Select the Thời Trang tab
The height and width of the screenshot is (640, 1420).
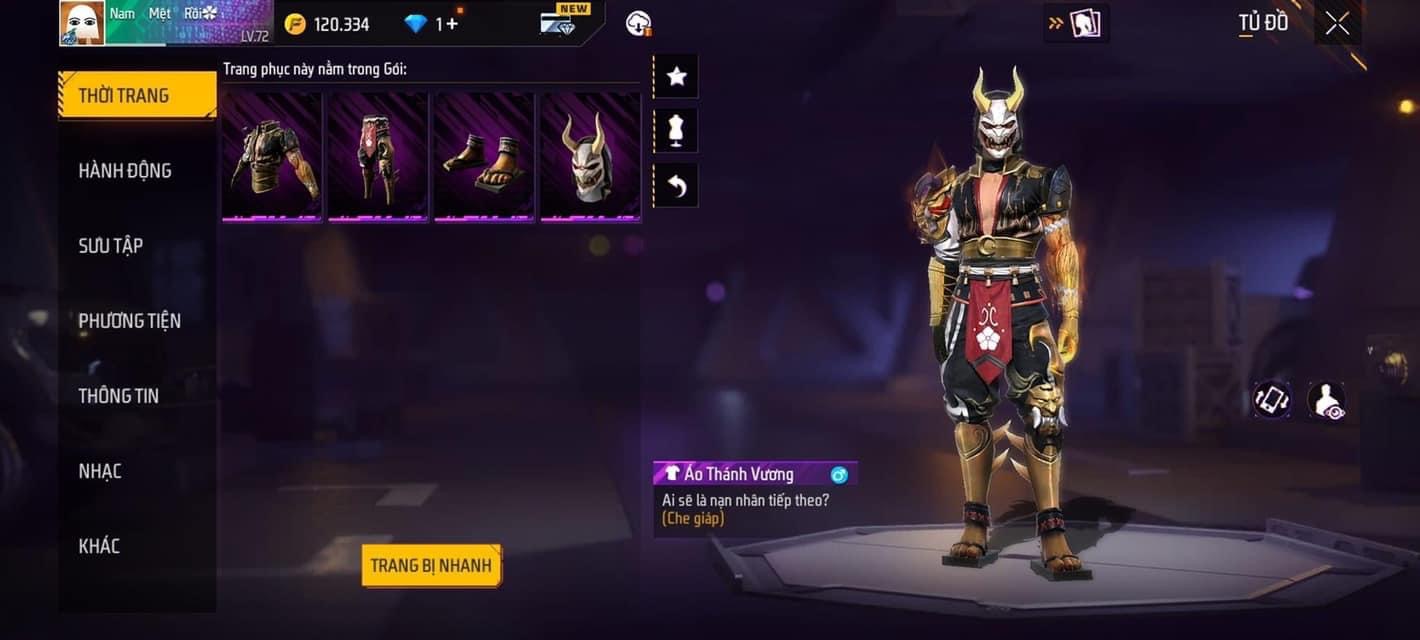pos(137,96)
